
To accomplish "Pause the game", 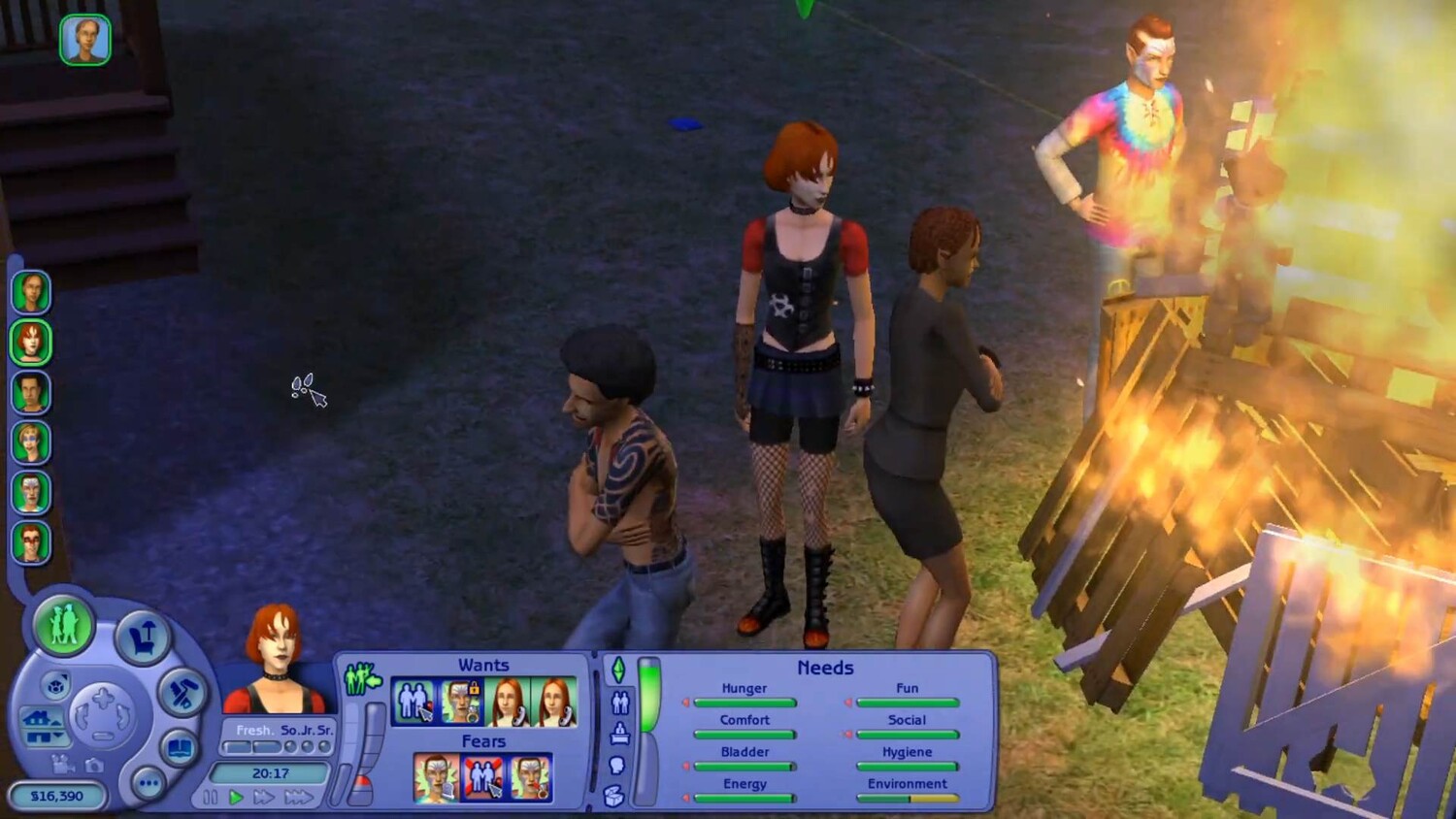I will 211,798.
